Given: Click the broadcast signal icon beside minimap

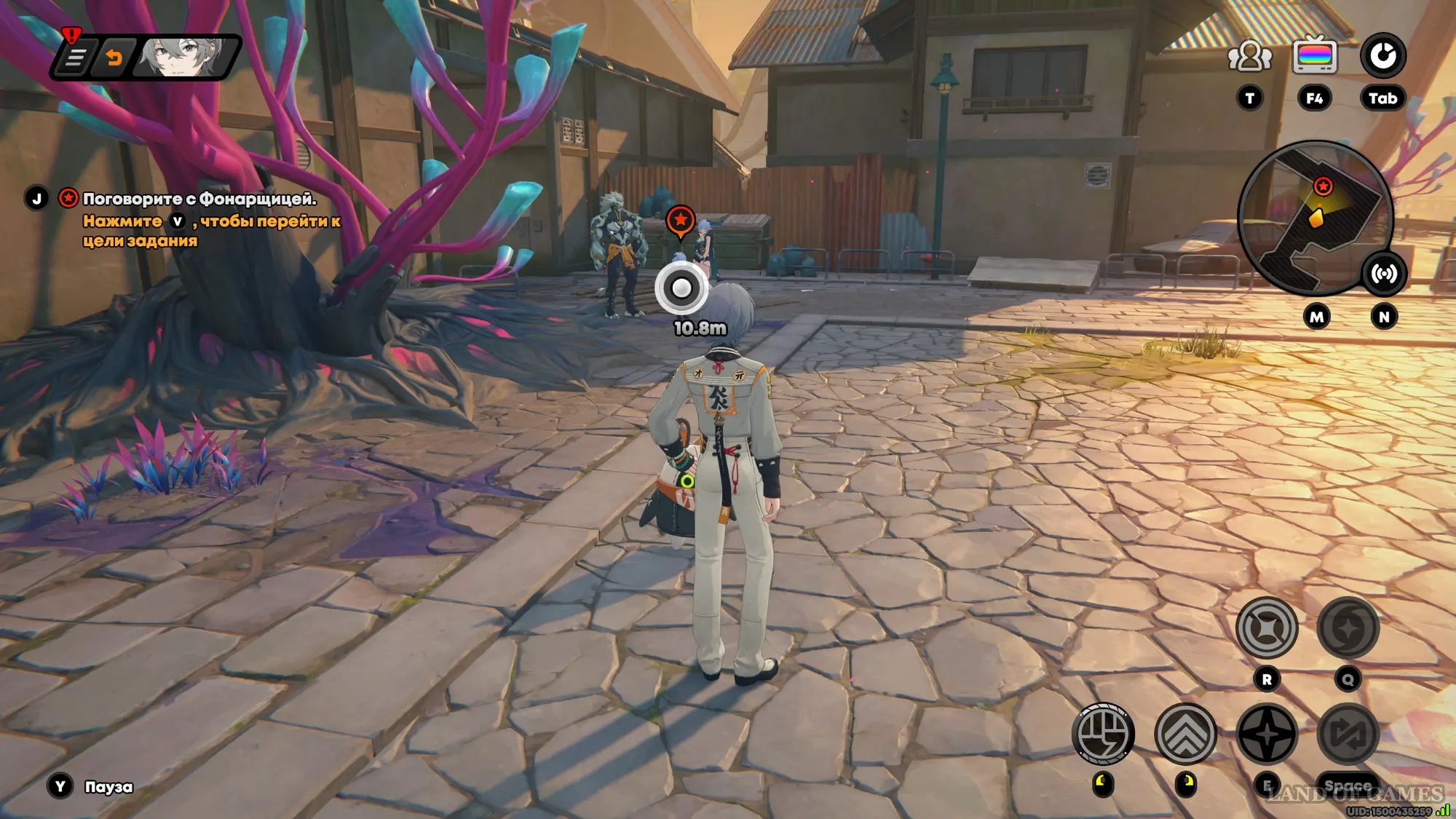Looking at the screenshot, I should point(1383,274).
